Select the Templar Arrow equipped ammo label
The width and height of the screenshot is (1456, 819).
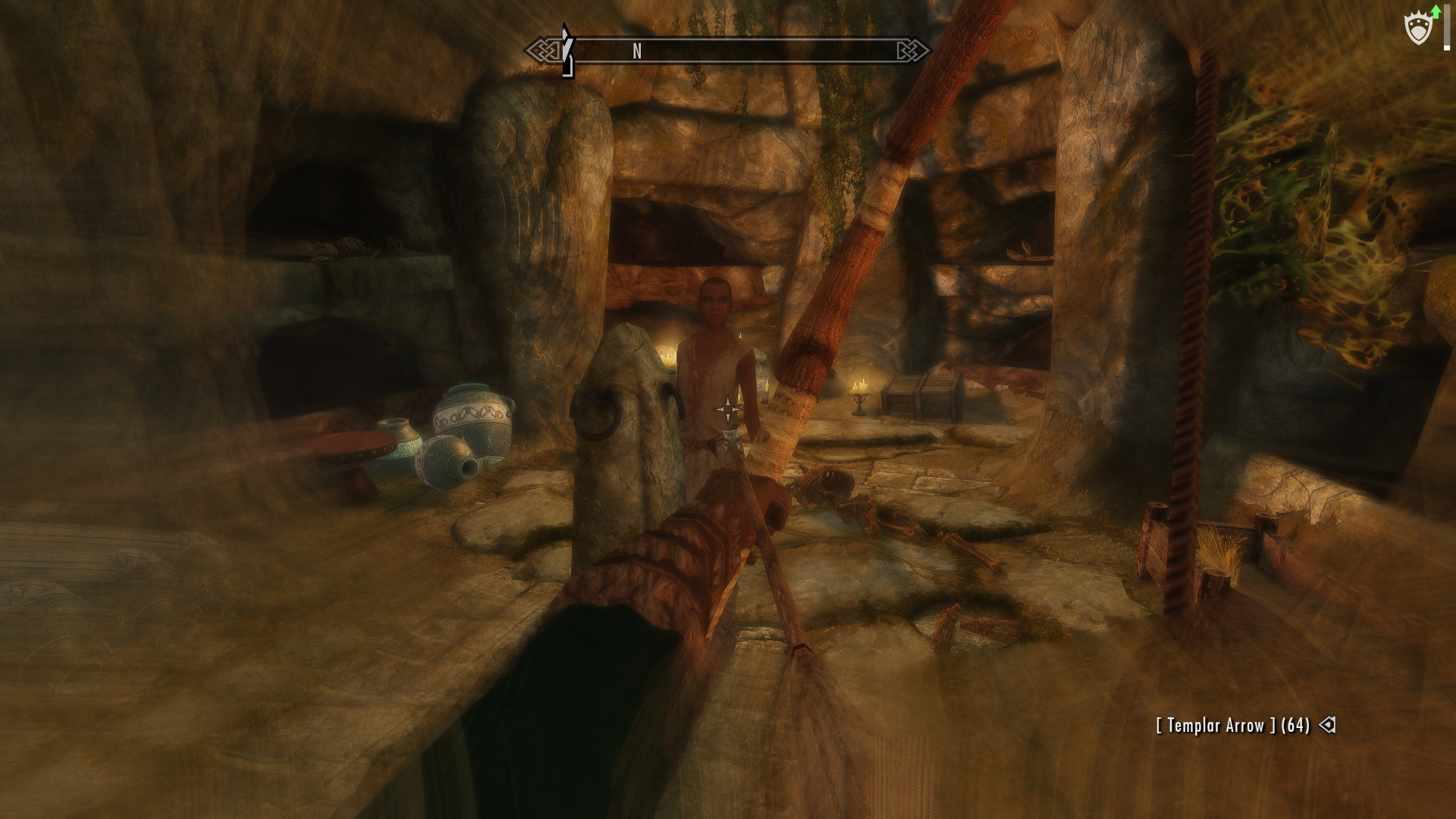pos(1232,726)
